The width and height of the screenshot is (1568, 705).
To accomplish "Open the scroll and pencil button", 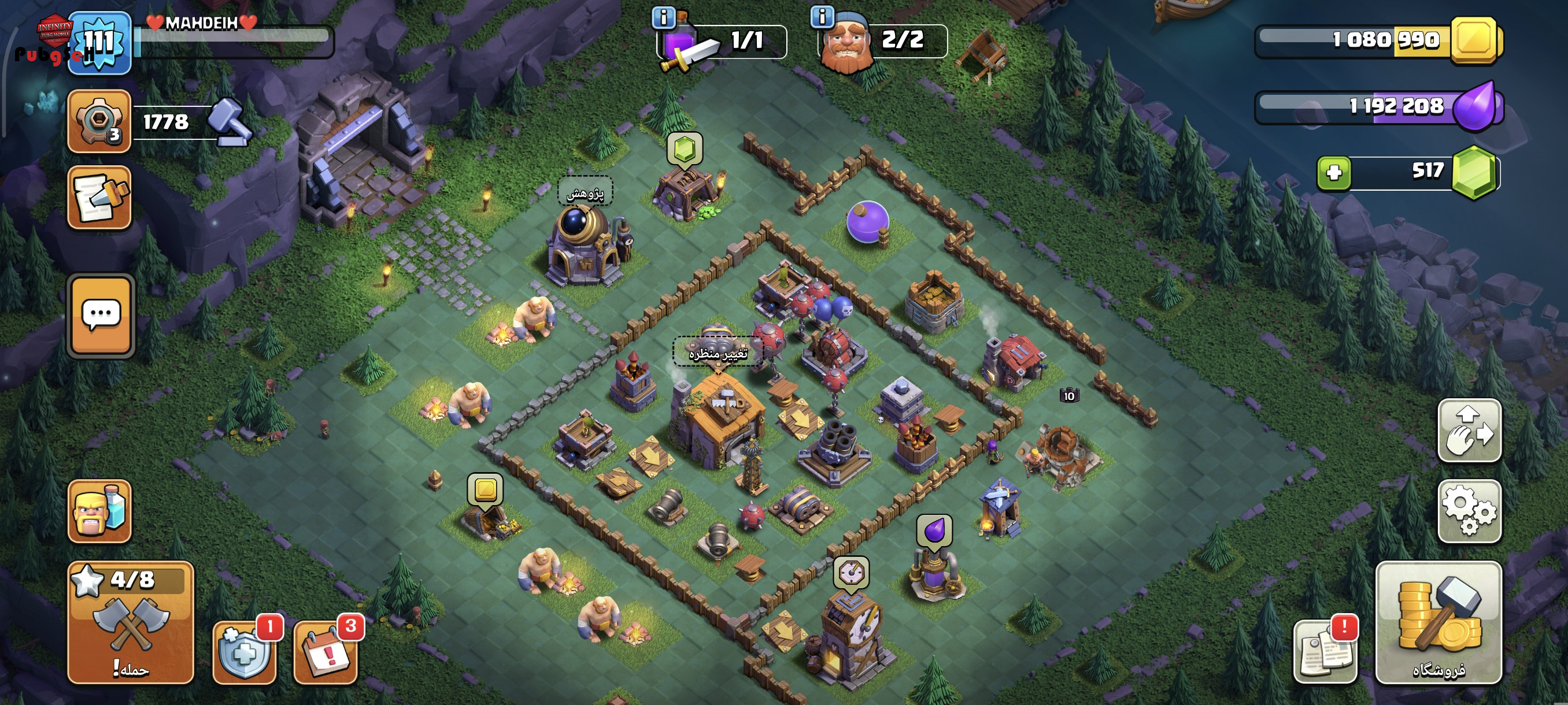I will (x=99, y=198).
